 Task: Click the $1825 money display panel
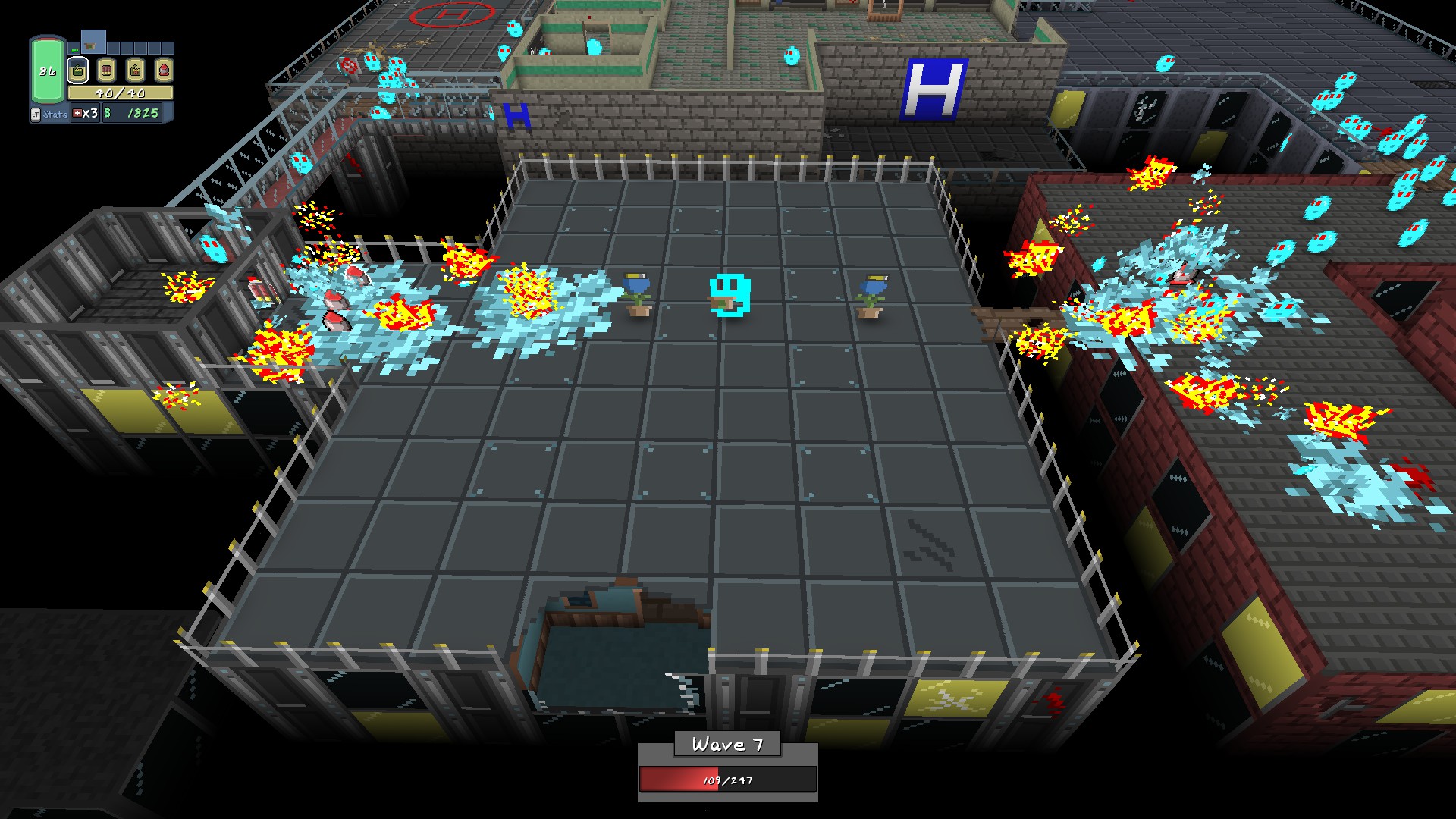coord(133,114)
